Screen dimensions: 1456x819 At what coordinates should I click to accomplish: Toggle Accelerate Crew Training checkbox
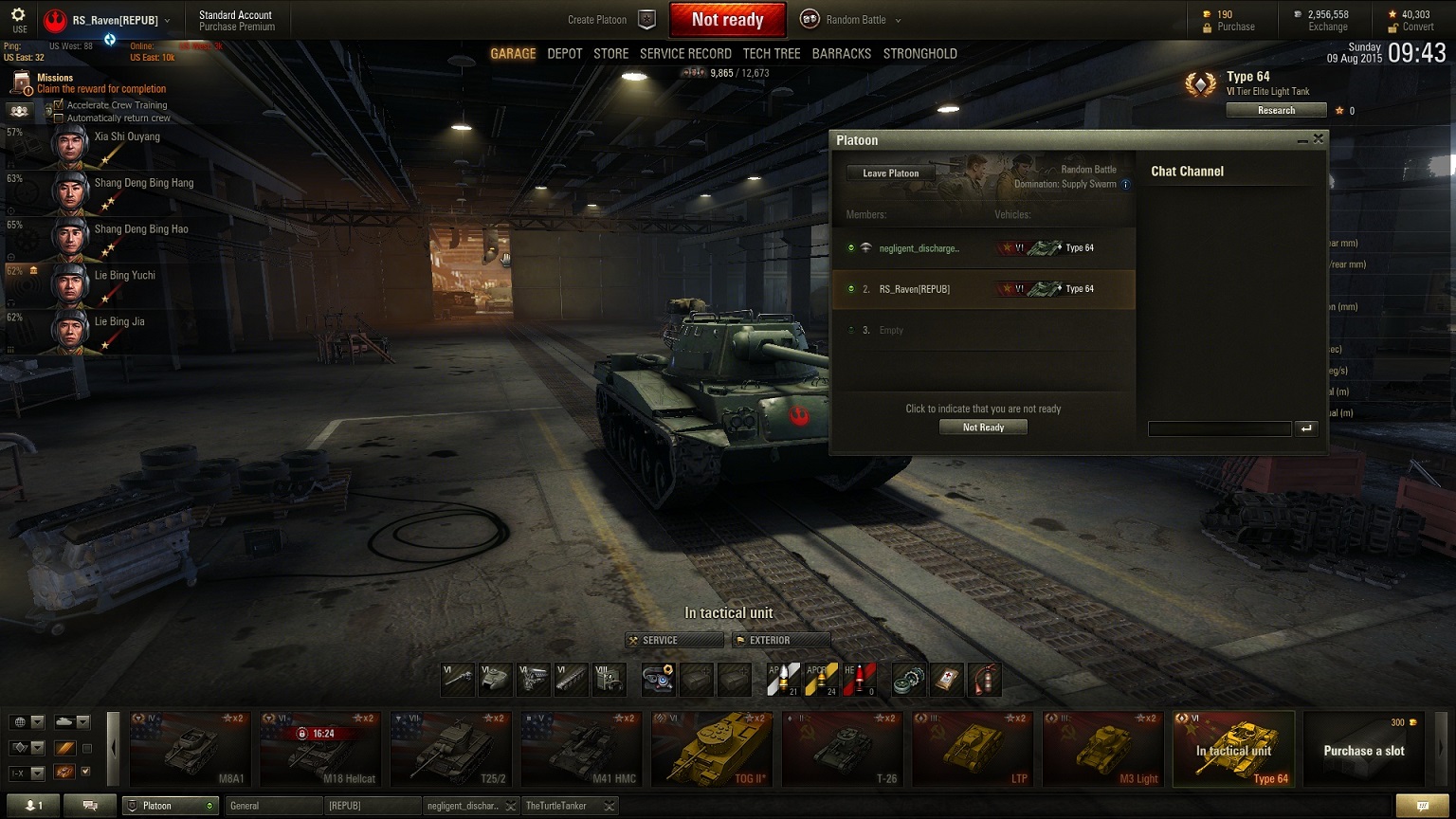[x=59, y=105]
